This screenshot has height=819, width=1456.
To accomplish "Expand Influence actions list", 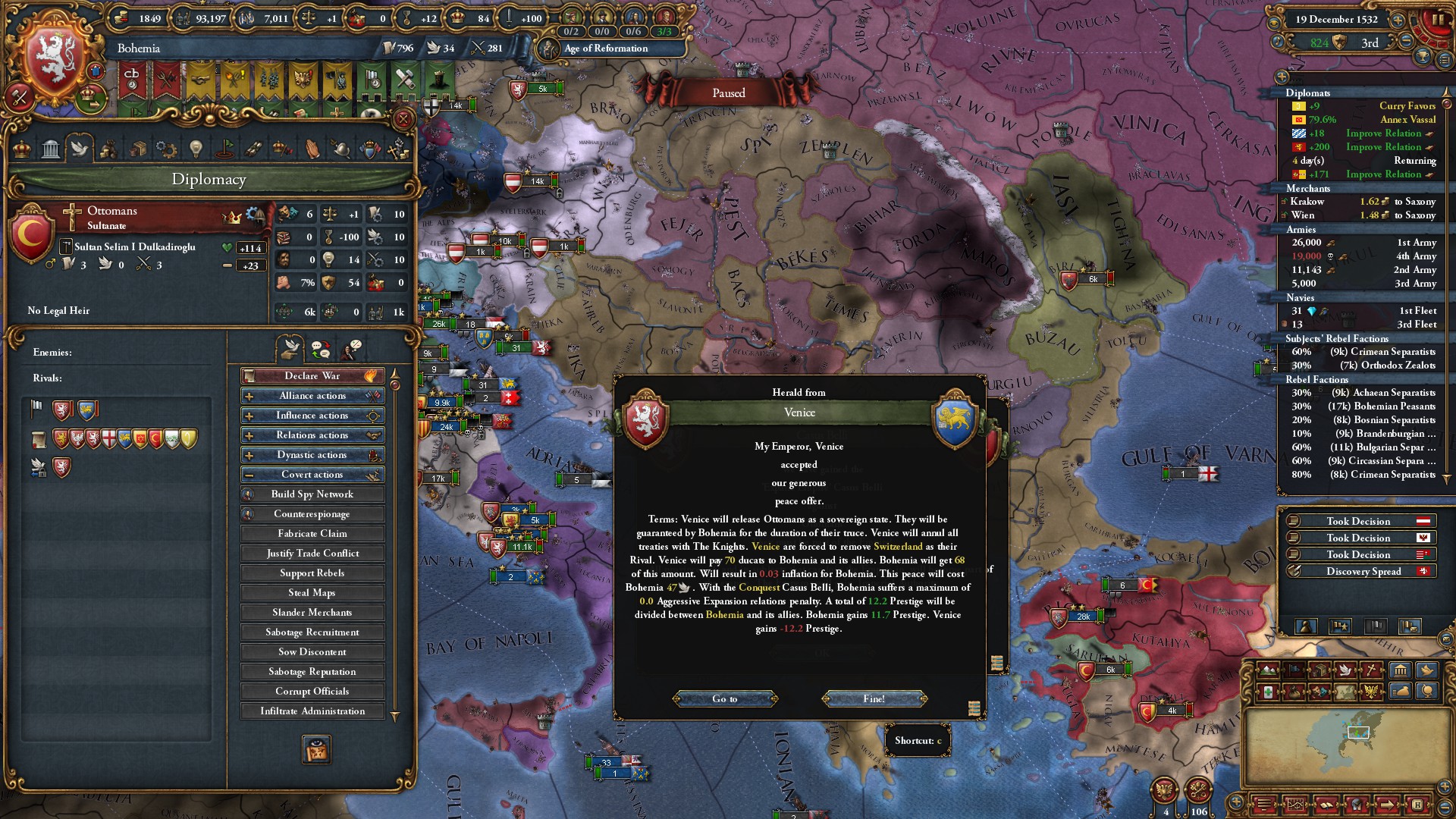I will click(312, 416).
